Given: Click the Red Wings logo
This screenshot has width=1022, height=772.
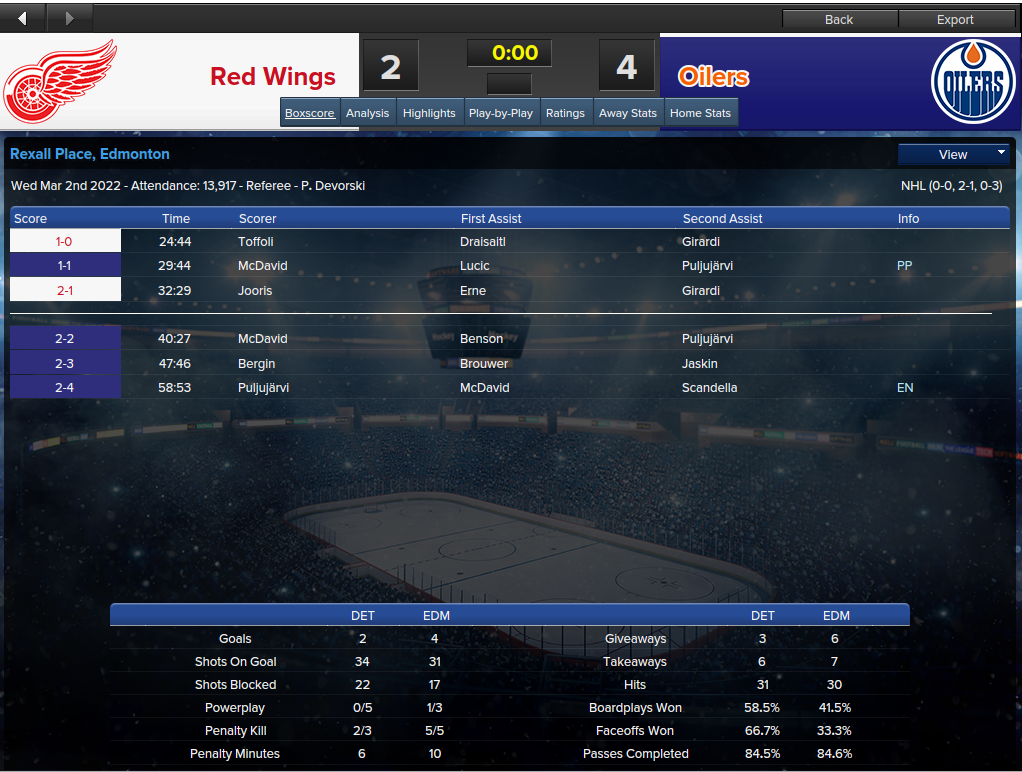Looking at the screenshot, I should [x=61, y=81].
